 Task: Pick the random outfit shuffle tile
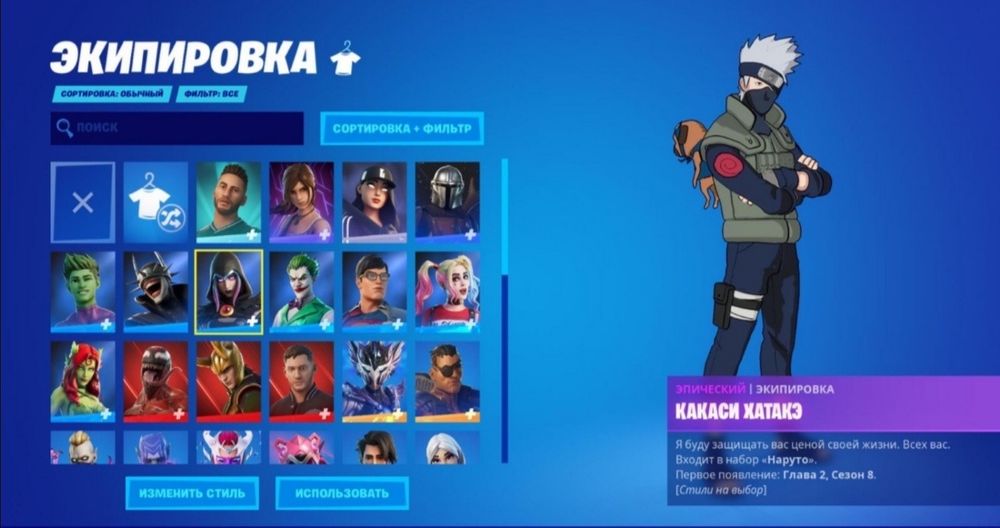(155, 202)
